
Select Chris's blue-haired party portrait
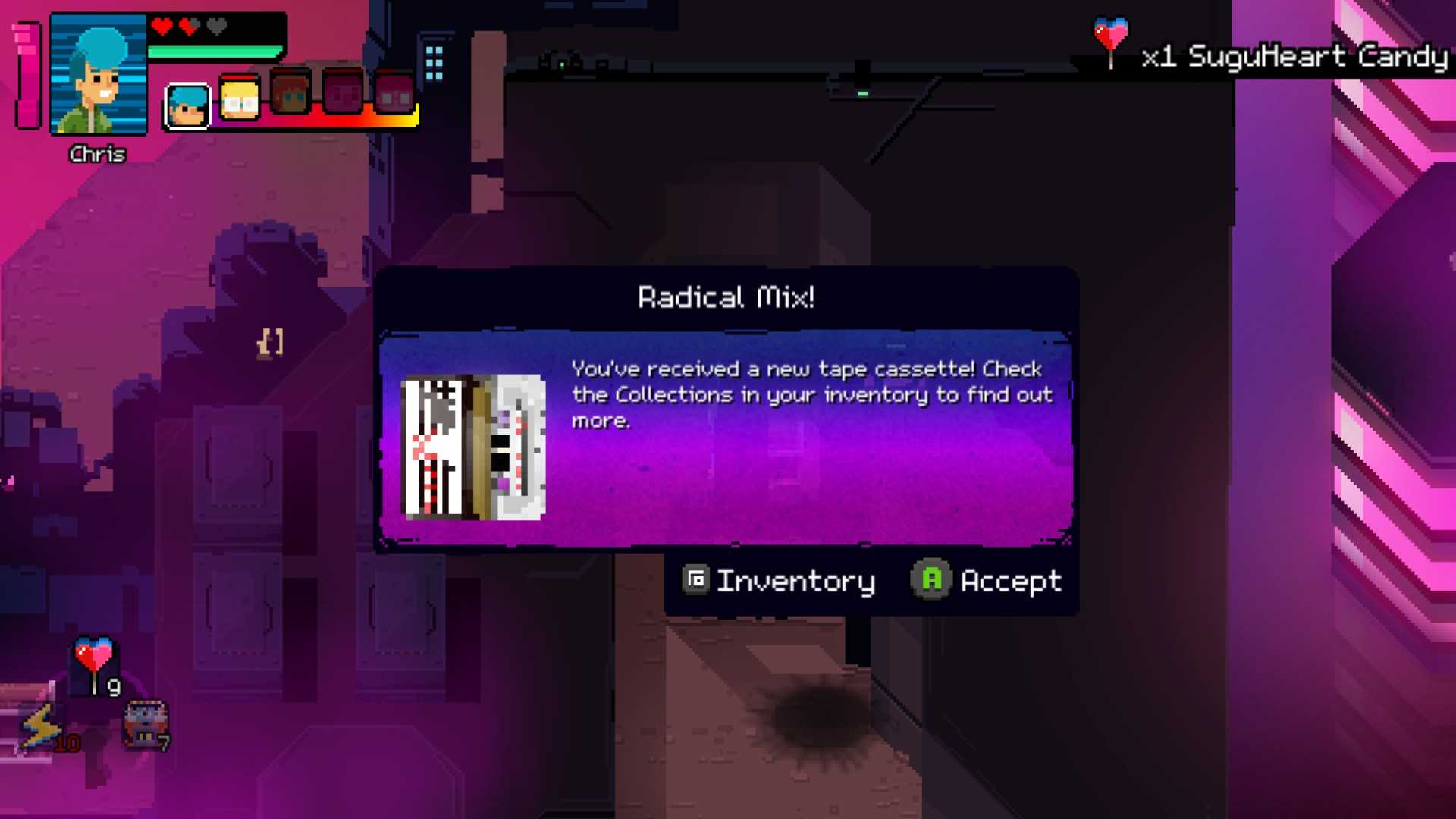tap(187, 105)
